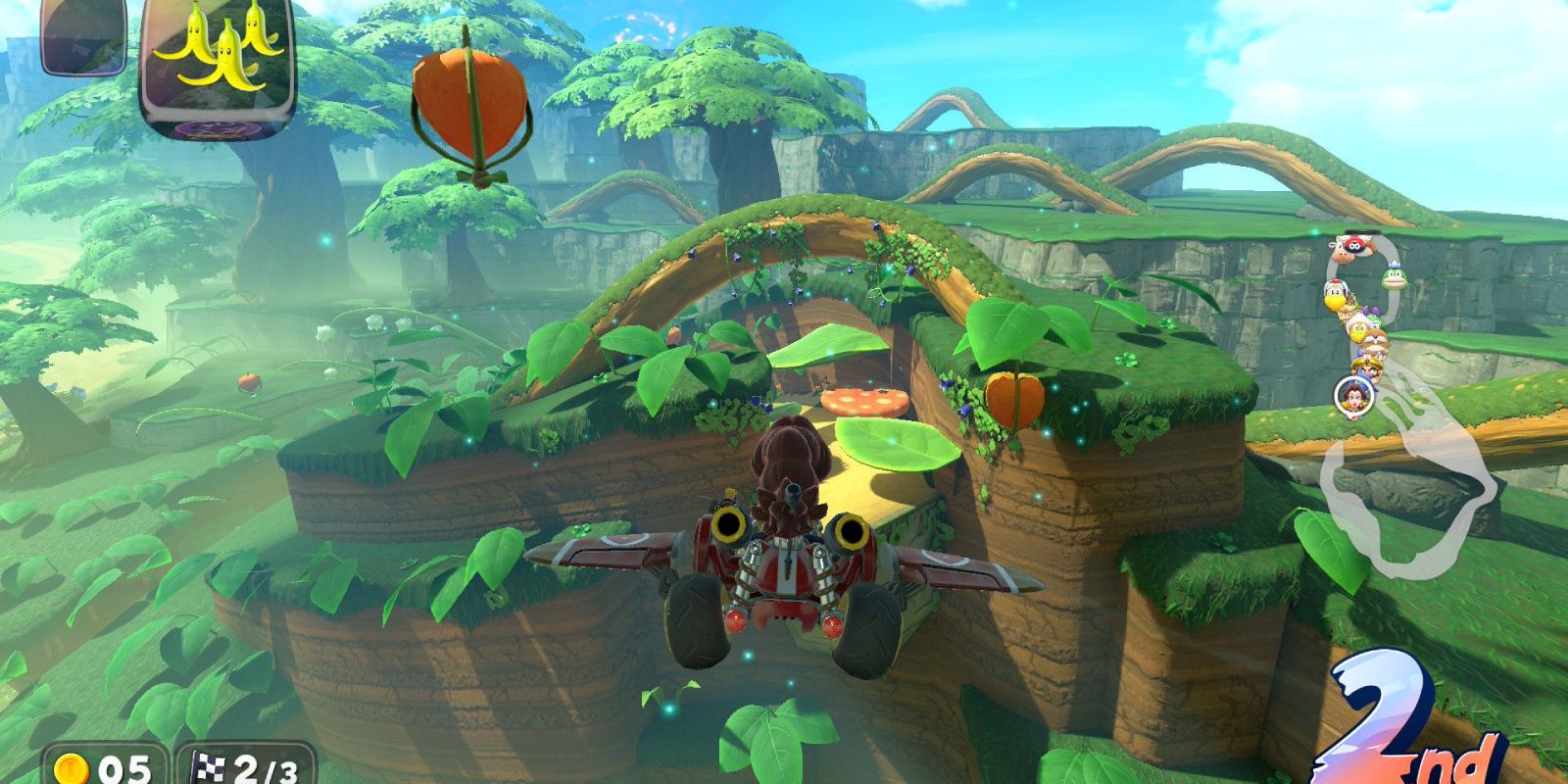The width and height of the screenshot is (1568, 784).
Task: Select Wario's head icon on the map
Action: [x=1365, y=367]
